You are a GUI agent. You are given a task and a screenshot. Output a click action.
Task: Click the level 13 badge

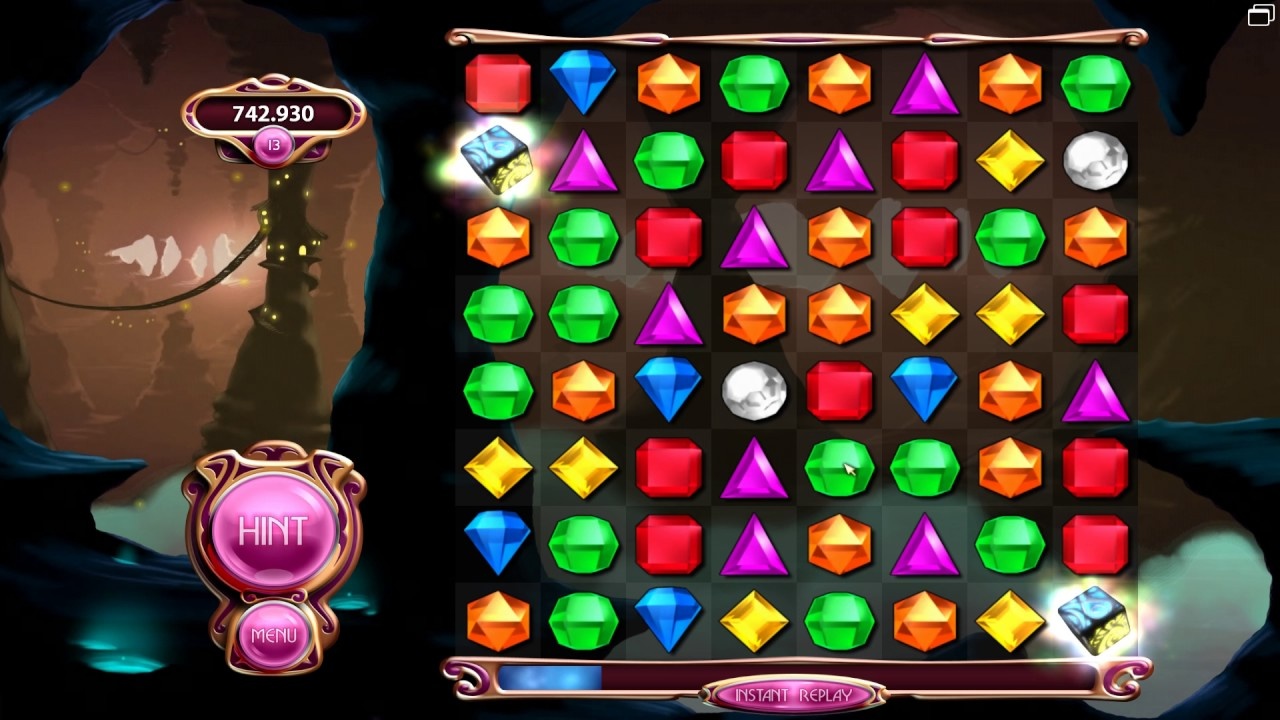(272, 144)
